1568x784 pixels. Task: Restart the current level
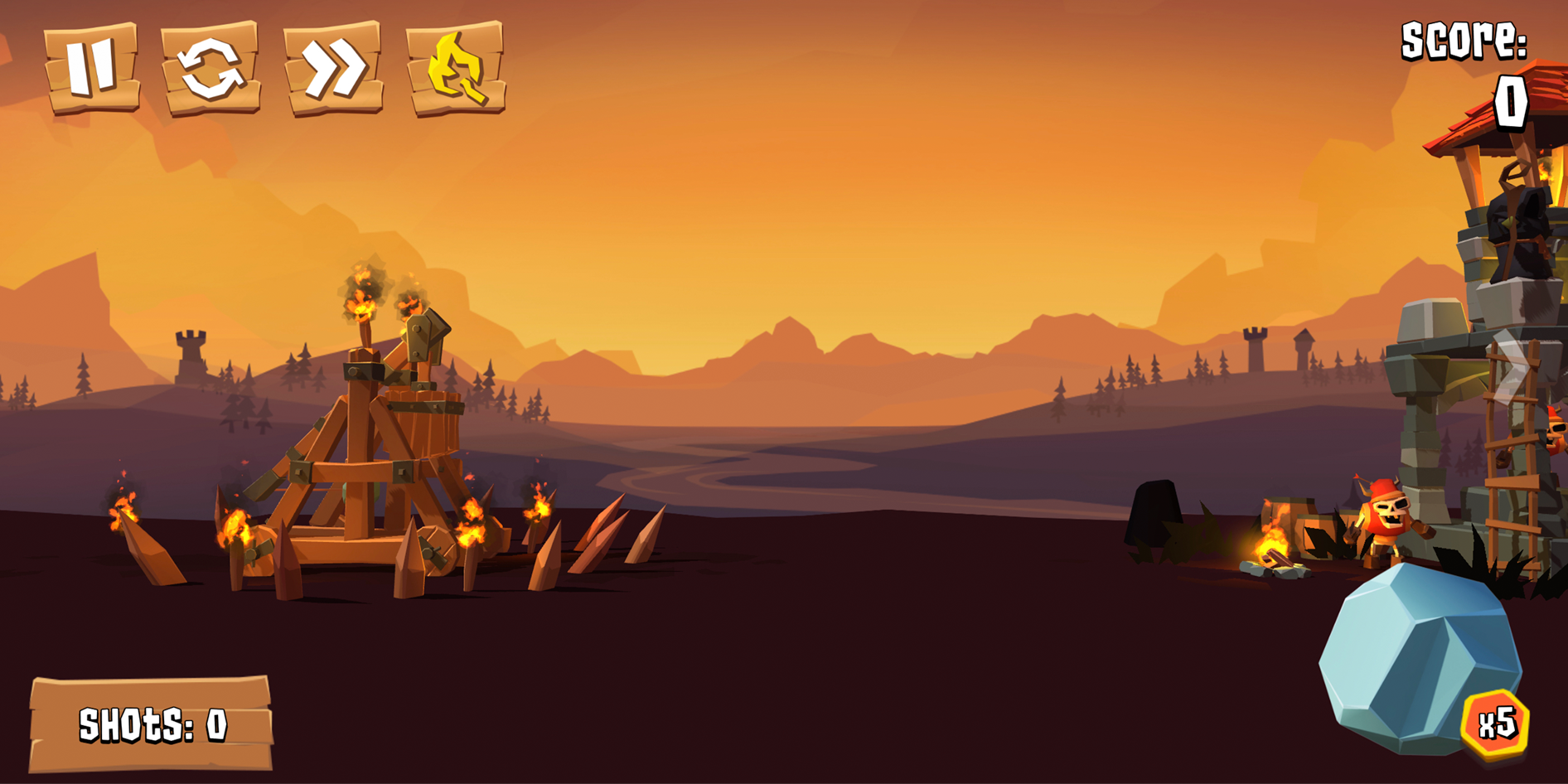(211, 66)
